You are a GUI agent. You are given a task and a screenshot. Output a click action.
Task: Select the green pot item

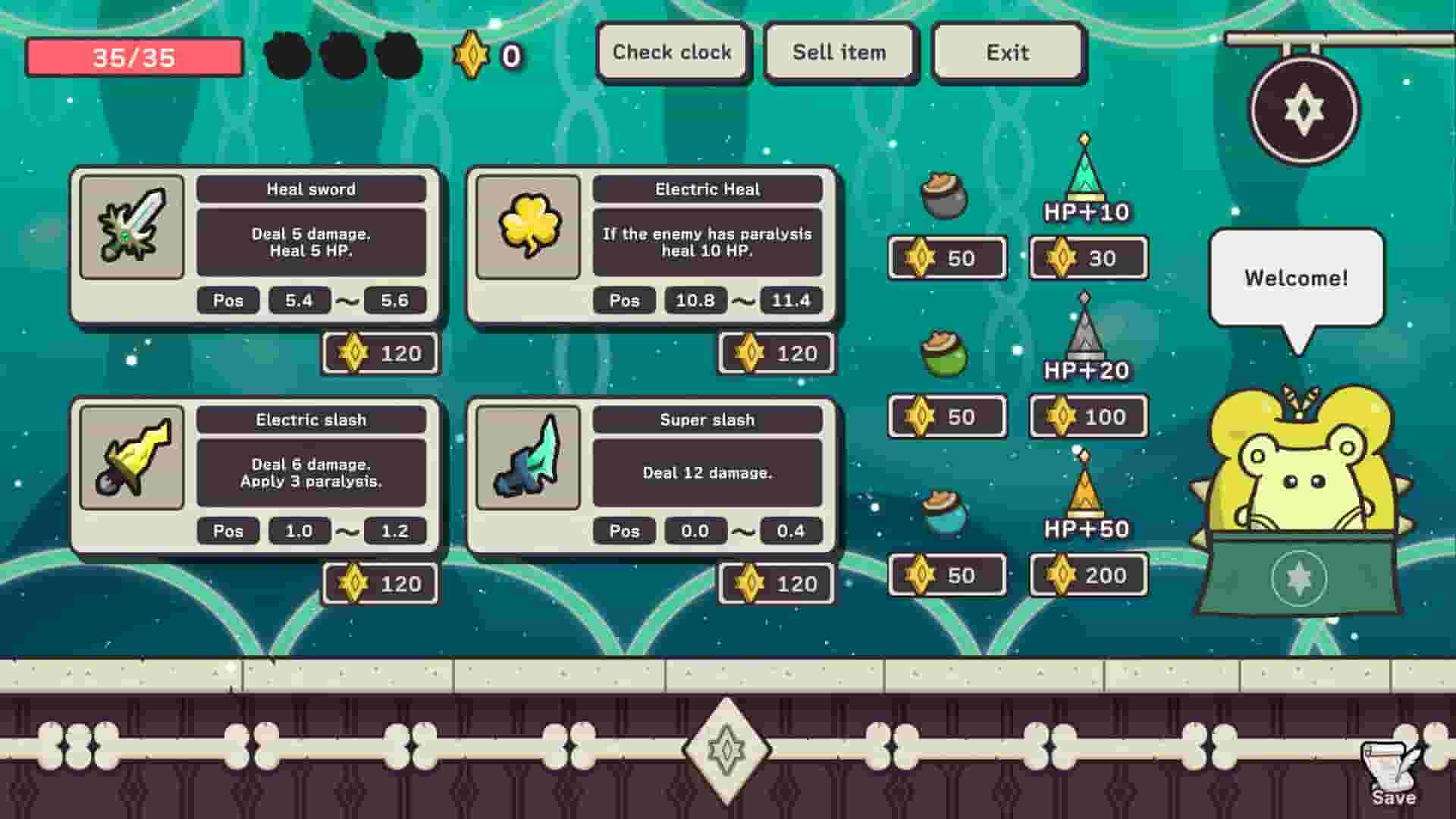944,354
